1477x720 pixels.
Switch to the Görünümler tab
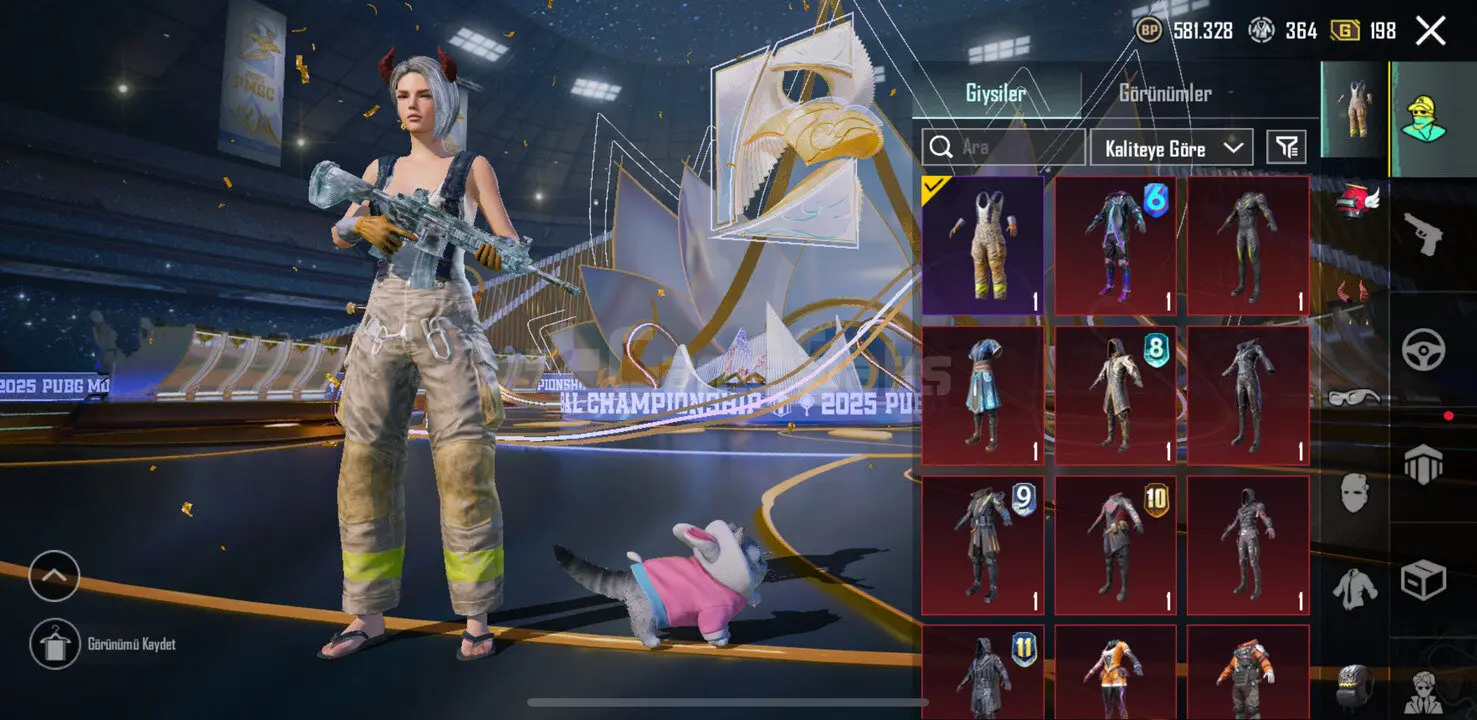pos(1164,94)
